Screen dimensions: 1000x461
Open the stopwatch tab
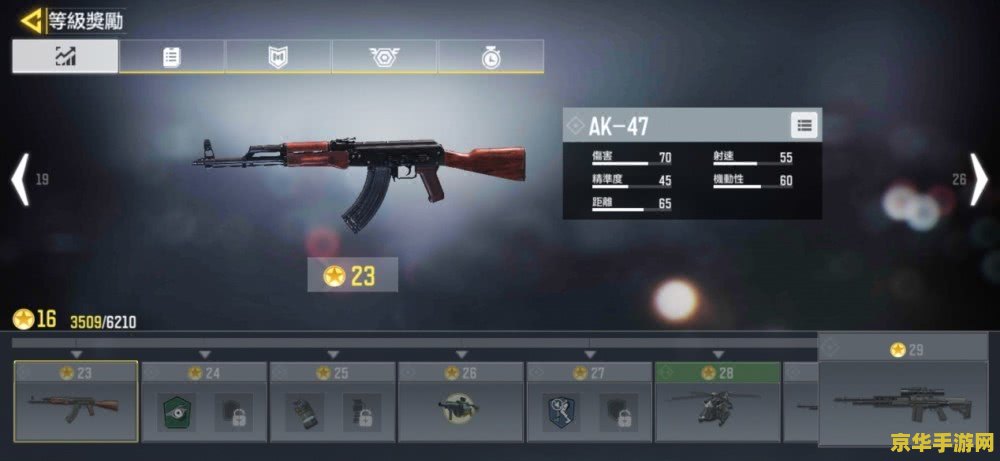490,57
